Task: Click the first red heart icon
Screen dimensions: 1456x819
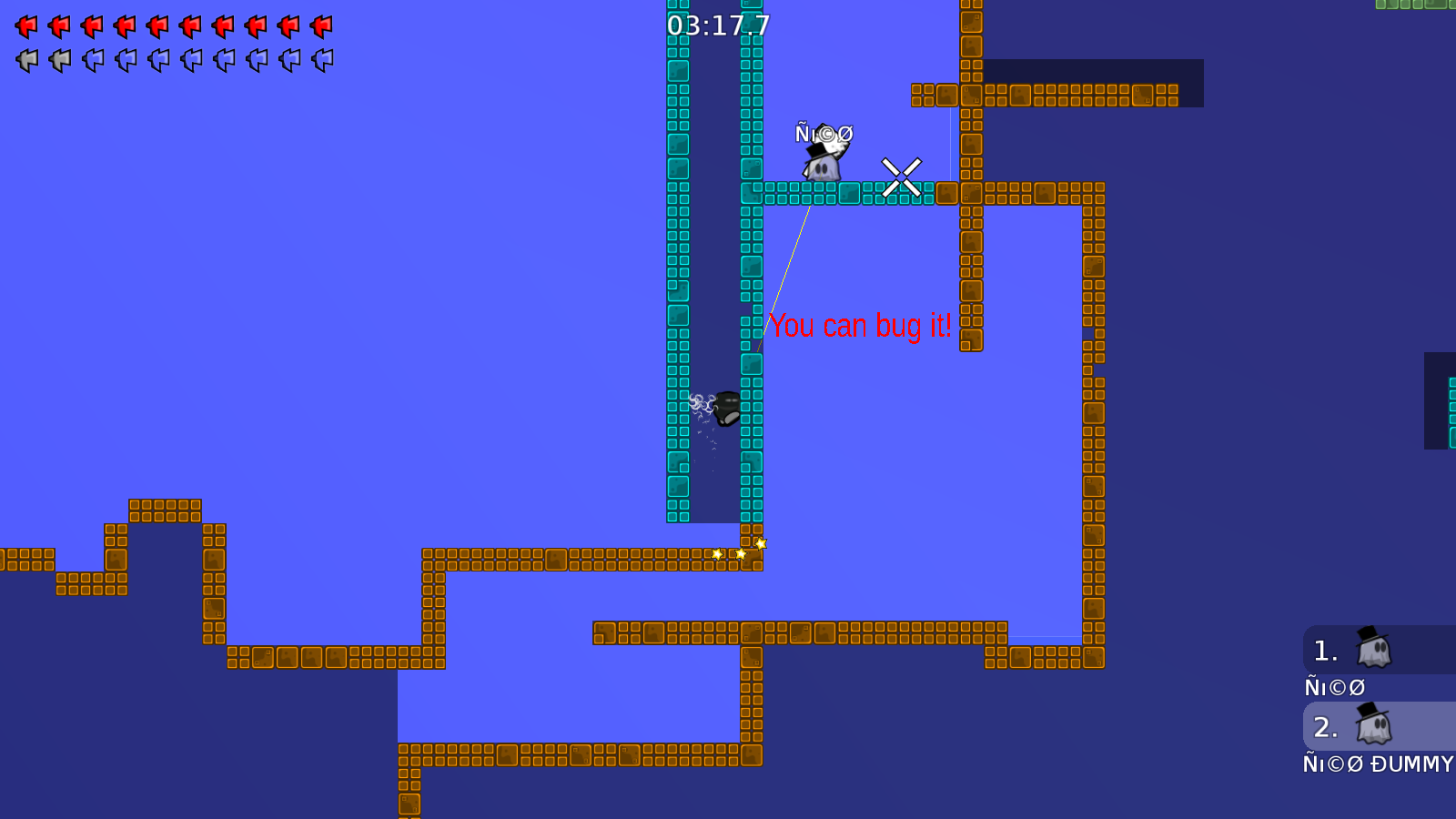Action: 25,25
